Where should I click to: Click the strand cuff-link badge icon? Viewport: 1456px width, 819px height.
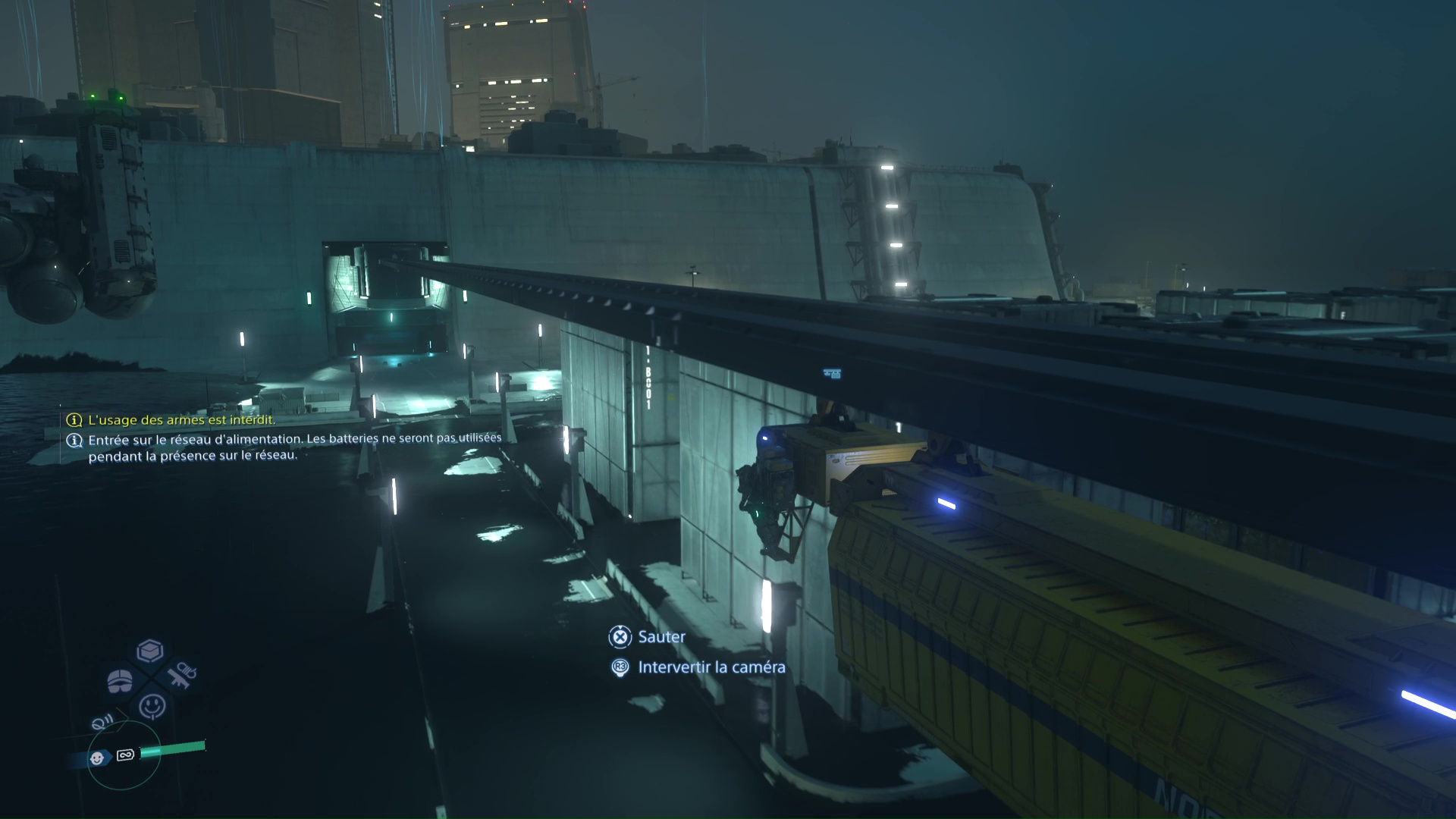pyautogui.click(x=124, y=756)
